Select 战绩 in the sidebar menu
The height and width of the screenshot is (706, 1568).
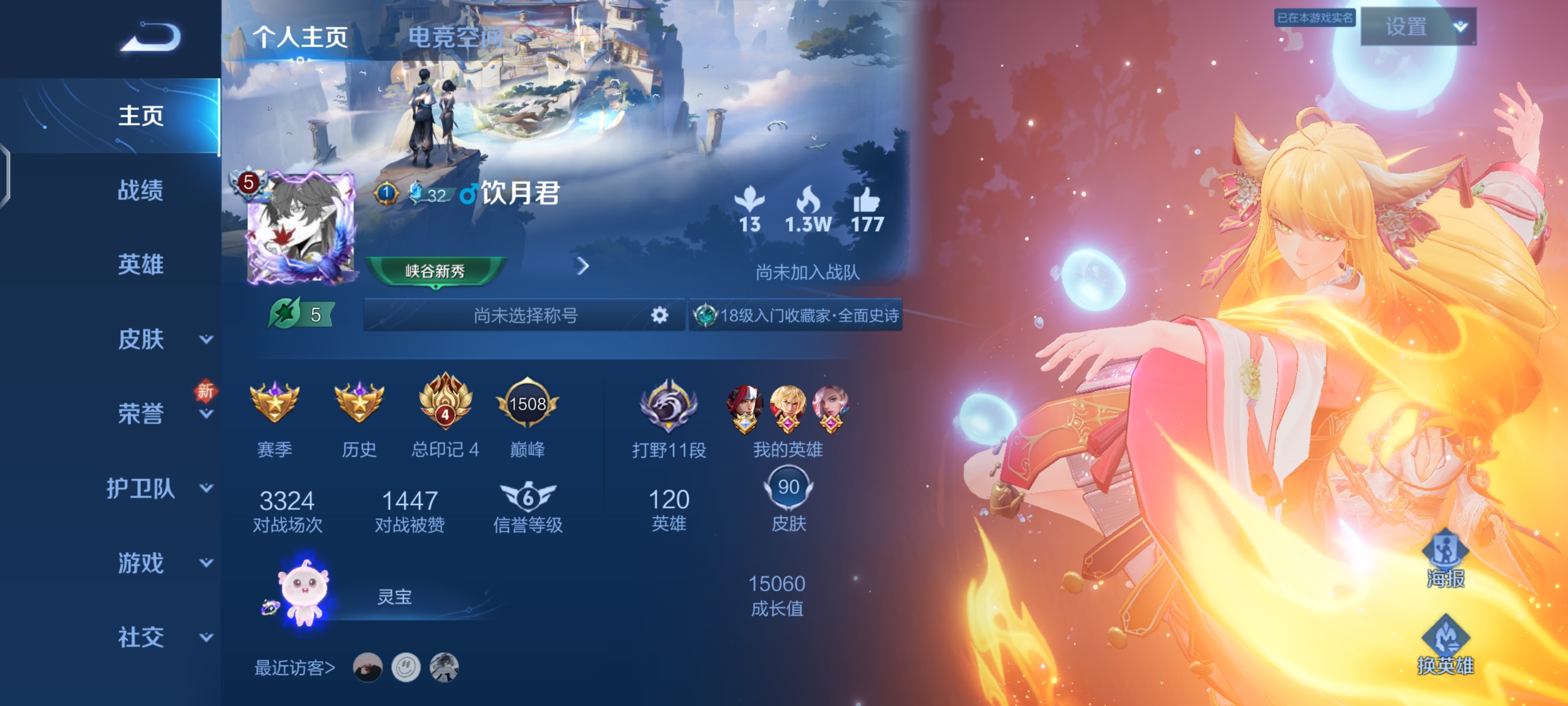[141, 191]
